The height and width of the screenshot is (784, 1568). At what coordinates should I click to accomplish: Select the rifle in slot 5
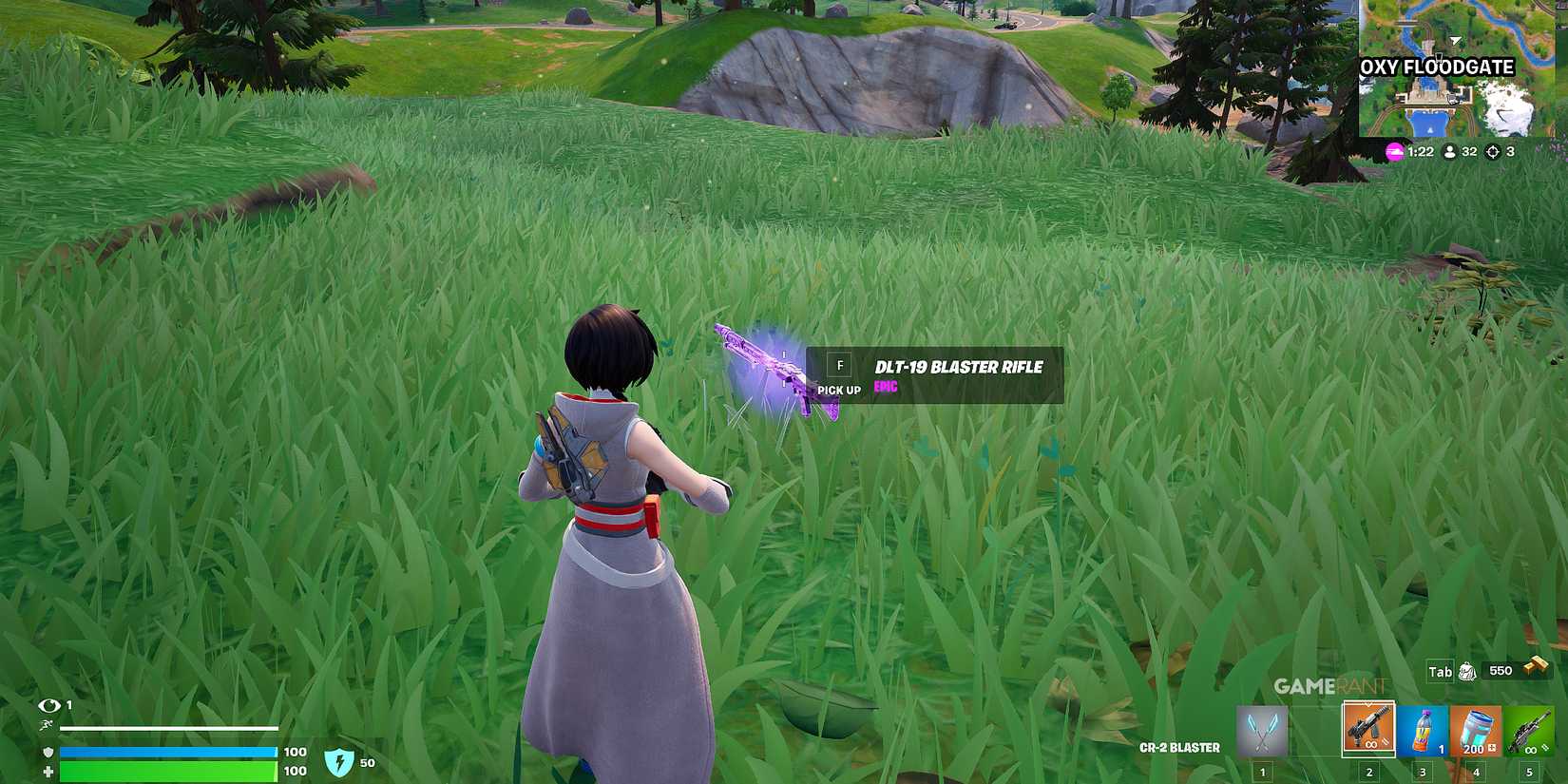(x=1528, y=728)
